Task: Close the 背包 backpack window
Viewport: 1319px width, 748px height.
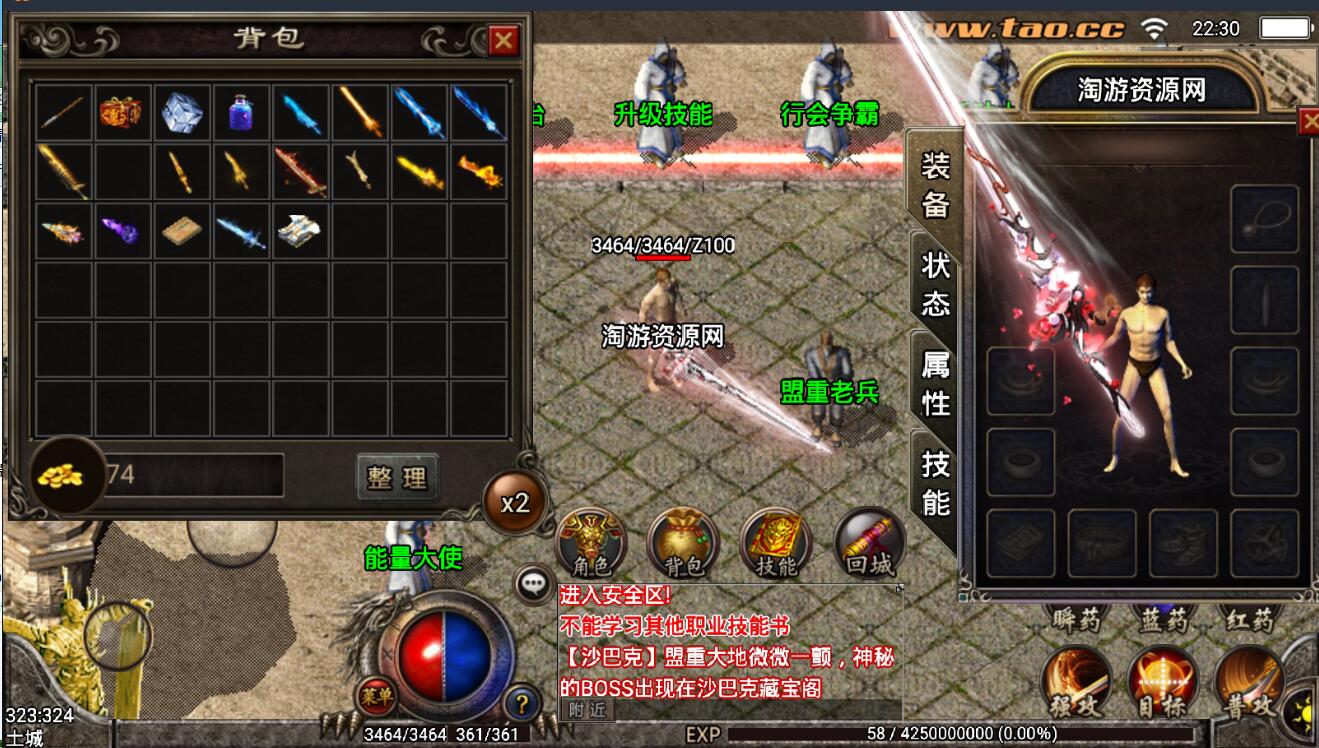Action: tap(503, 41)
